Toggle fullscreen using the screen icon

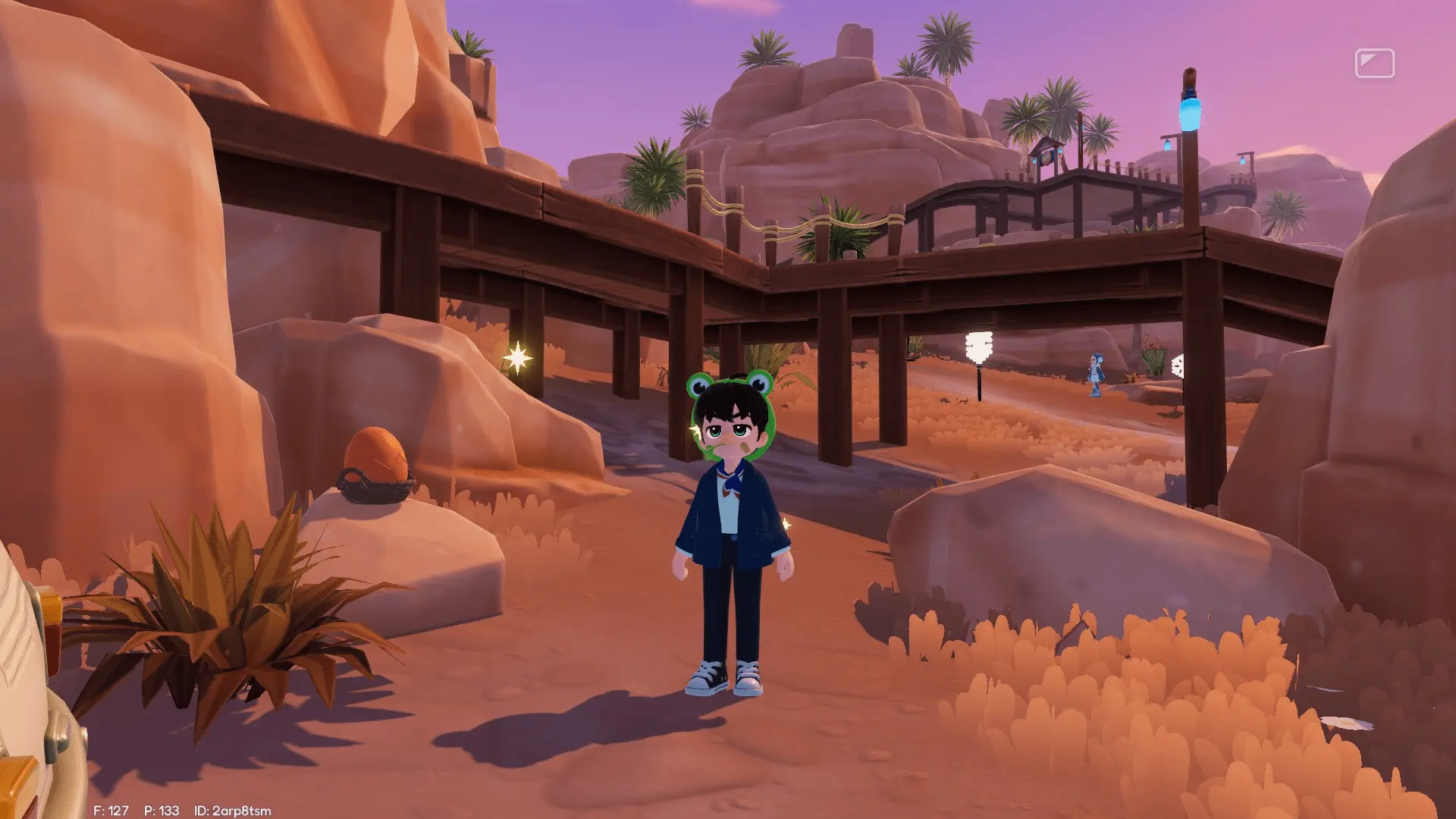click(1375, 62)
